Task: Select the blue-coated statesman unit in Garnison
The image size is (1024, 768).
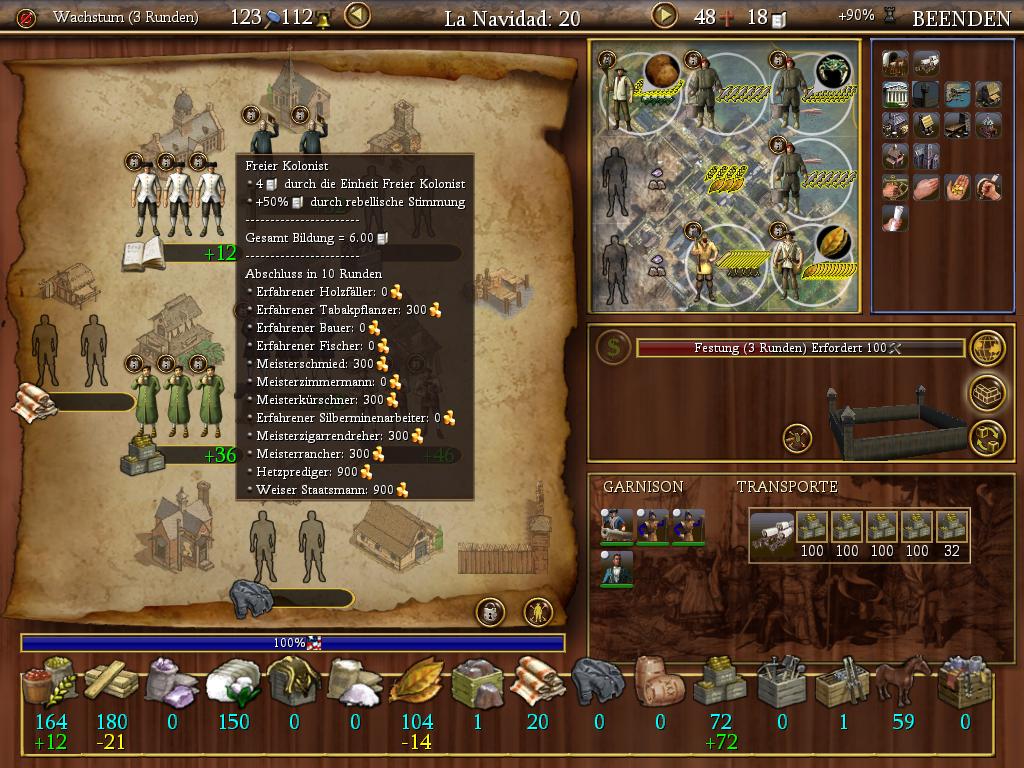Action: (617, 568)
